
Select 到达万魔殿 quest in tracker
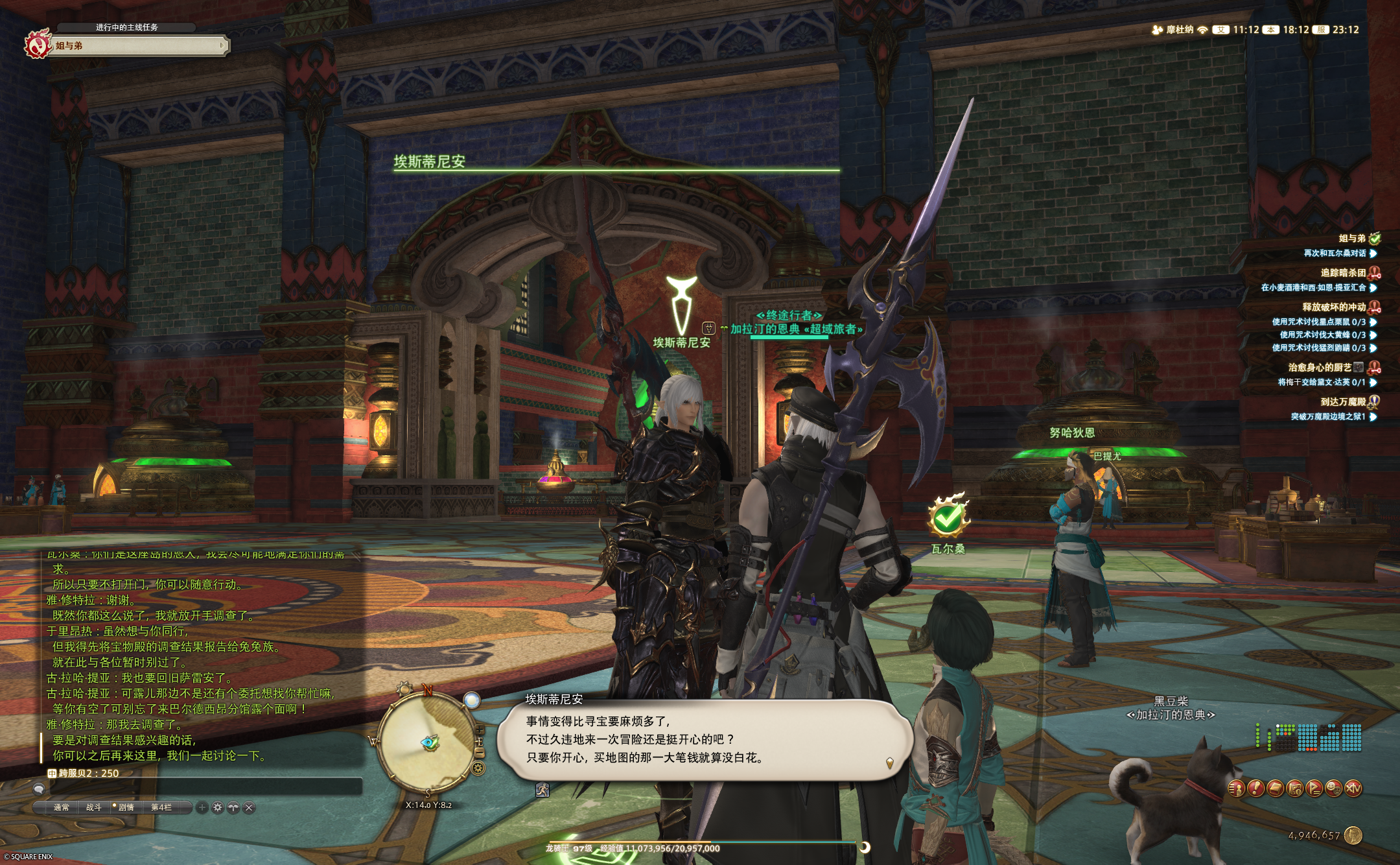[1343, 402]
